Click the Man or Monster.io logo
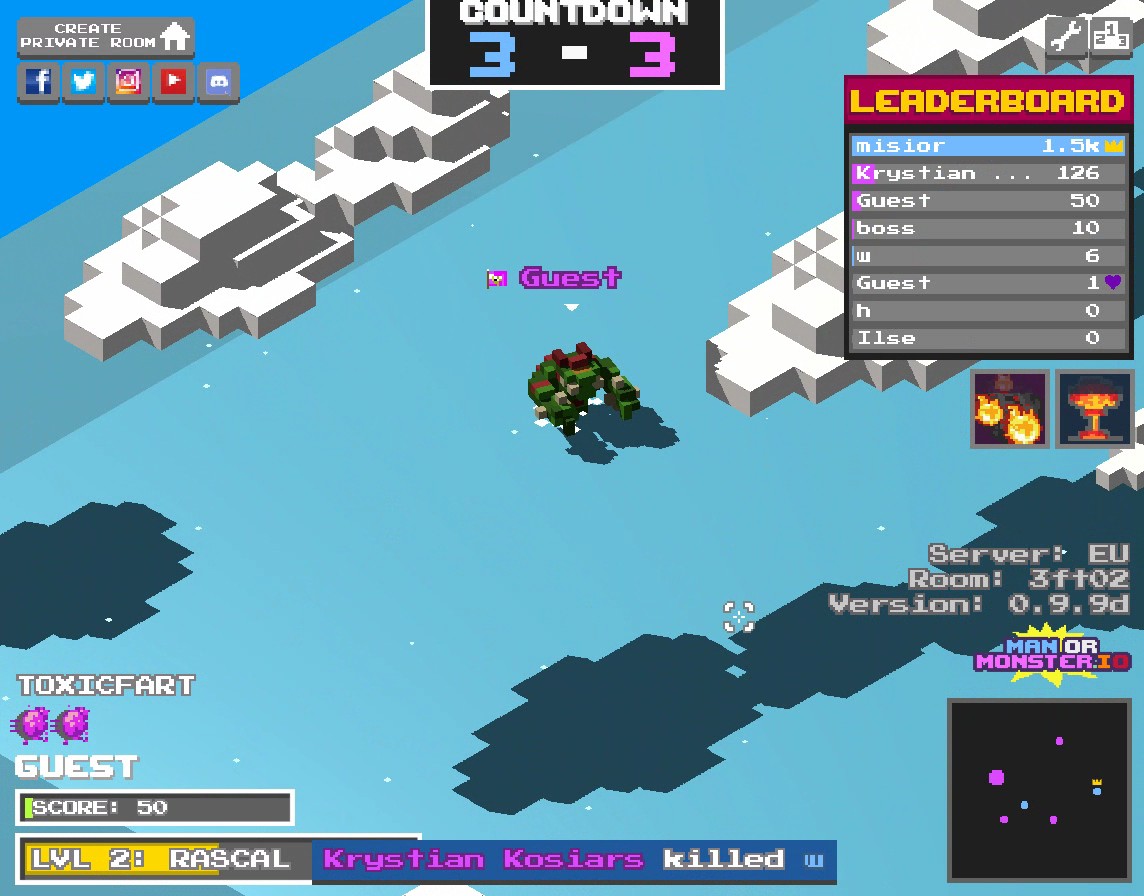This screenshot has width=1144, height=896. (1053, 653)
